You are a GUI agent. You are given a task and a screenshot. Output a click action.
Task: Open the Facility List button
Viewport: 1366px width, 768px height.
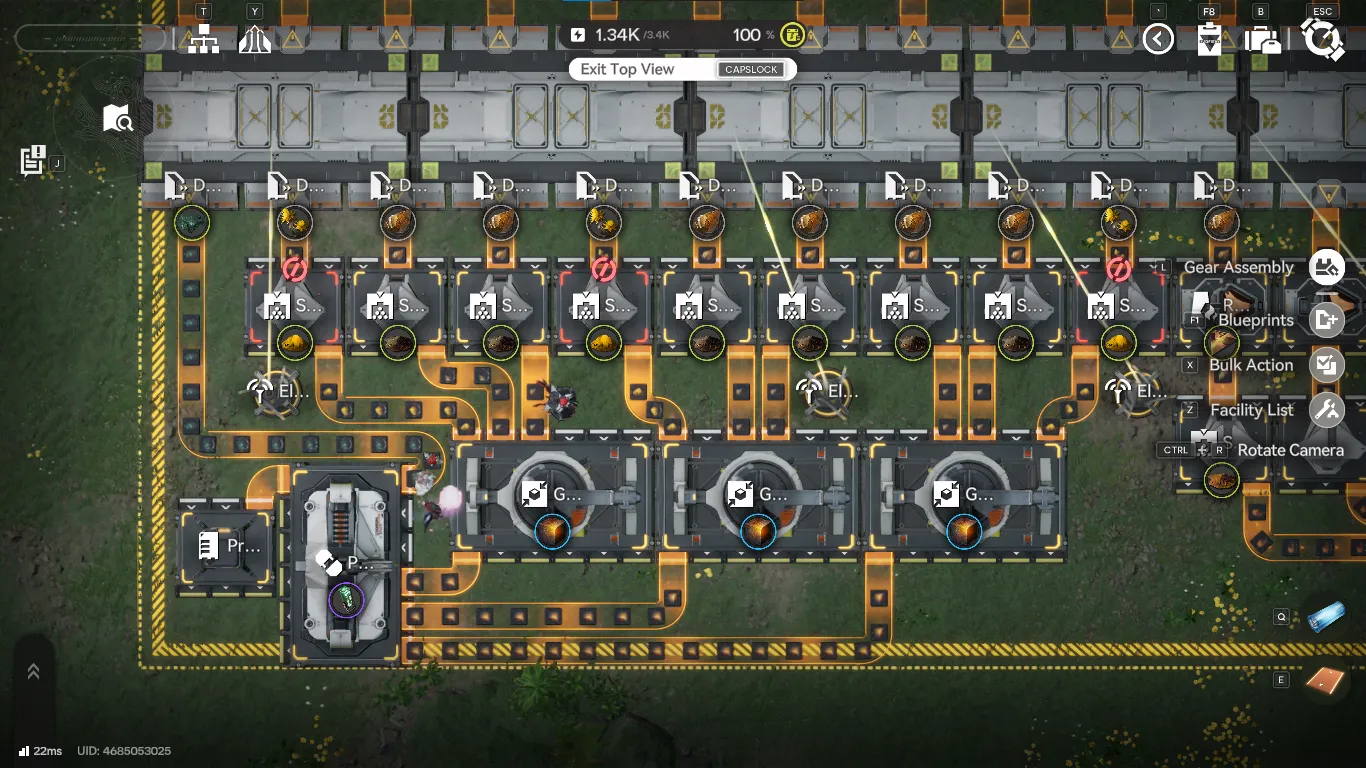[1327, 410]
